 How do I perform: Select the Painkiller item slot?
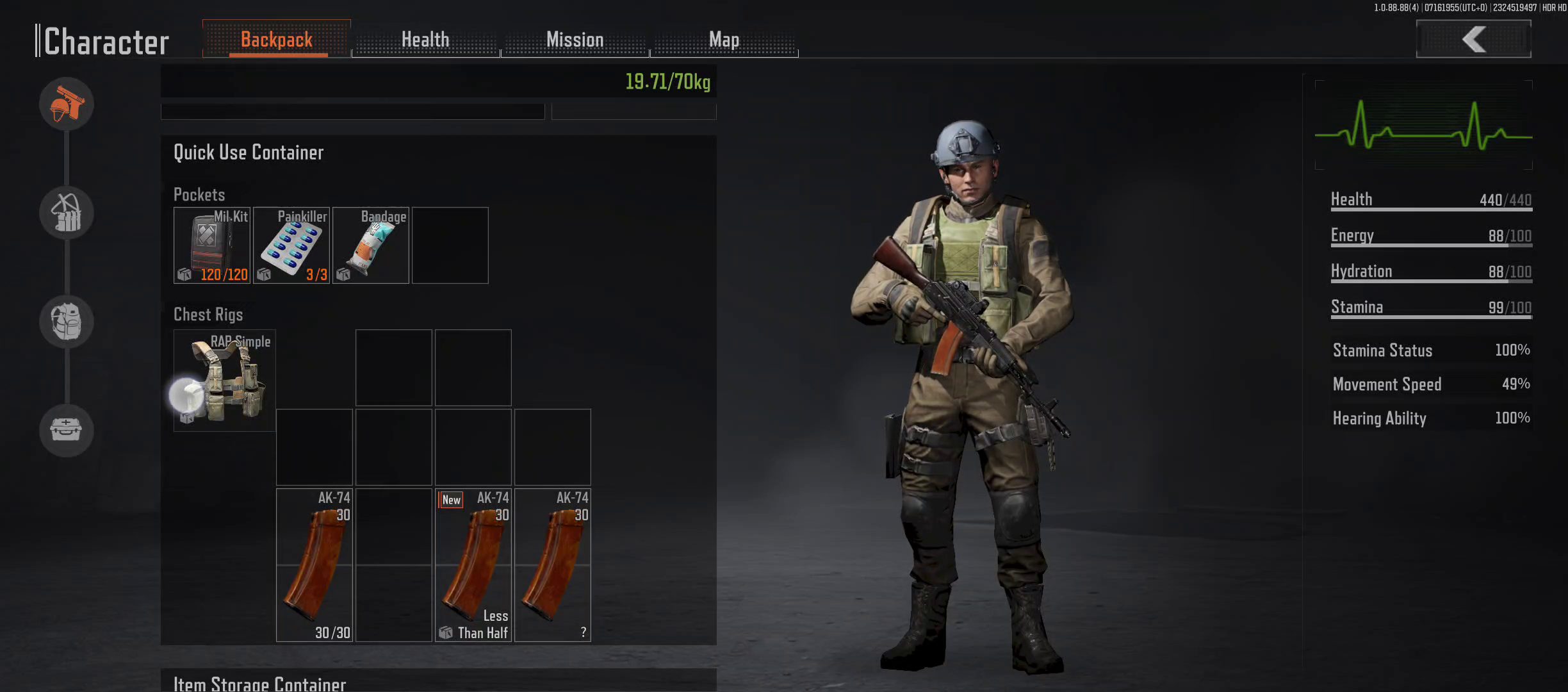point(291,245)
